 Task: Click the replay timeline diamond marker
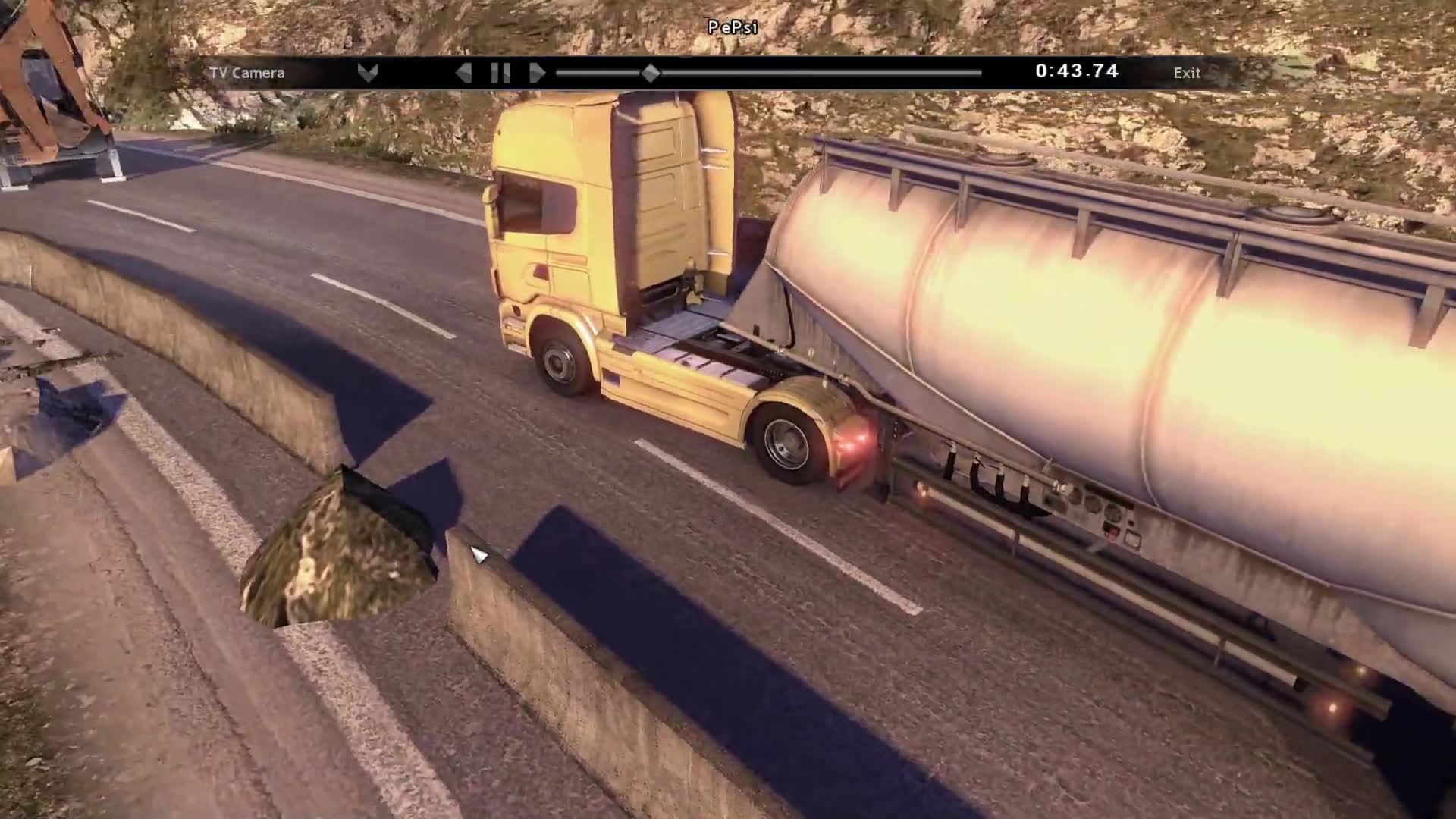point(650,73)
